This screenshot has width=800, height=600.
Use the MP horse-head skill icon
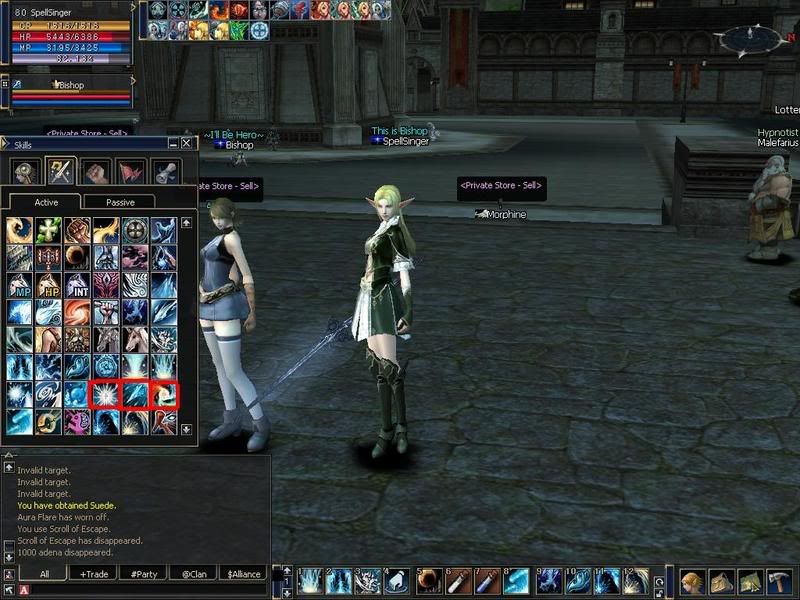pyautogui.click(x=20, y=285)
